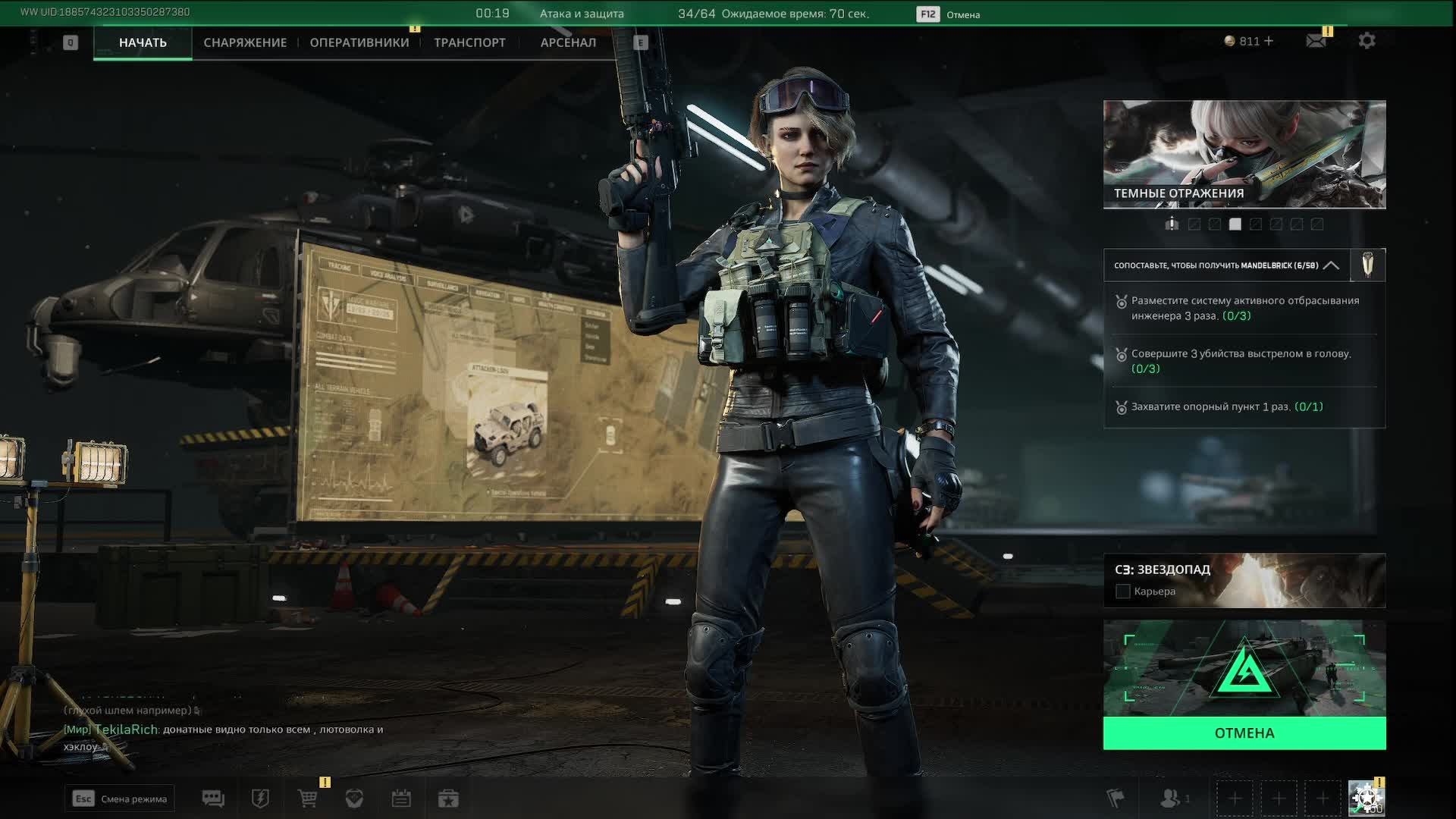
Task: Open the star briefcase icon
Action: (448, 799)
